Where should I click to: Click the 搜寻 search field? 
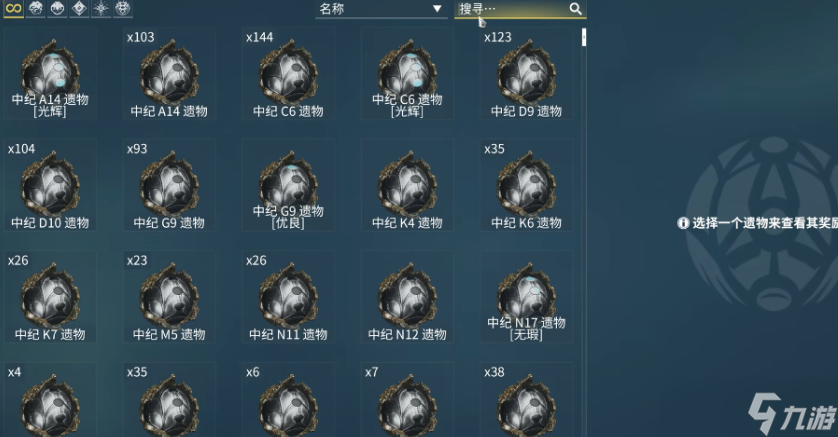click(511, 9)
